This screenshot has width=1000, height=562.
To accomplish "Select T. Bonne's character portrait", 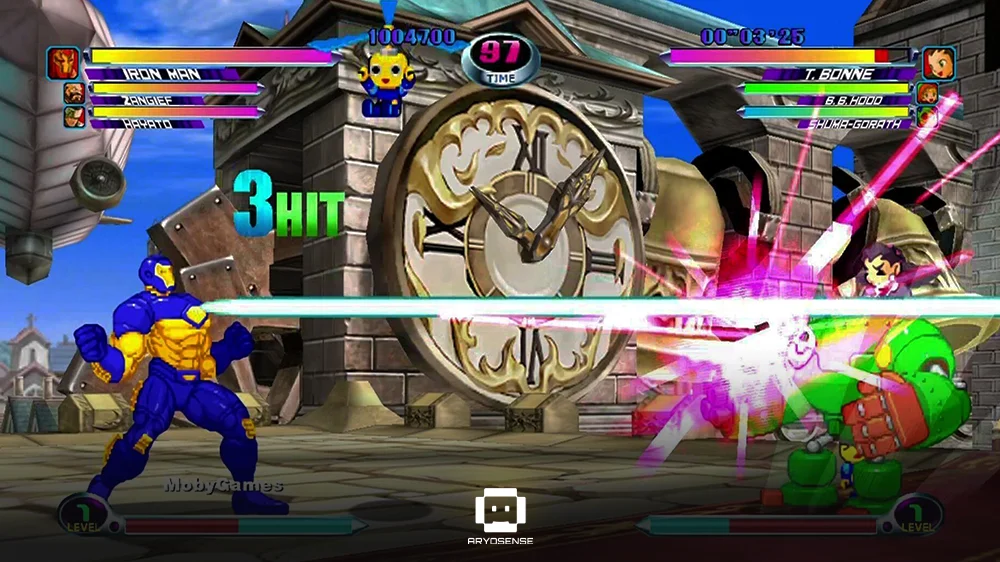I will coord(937,63).
